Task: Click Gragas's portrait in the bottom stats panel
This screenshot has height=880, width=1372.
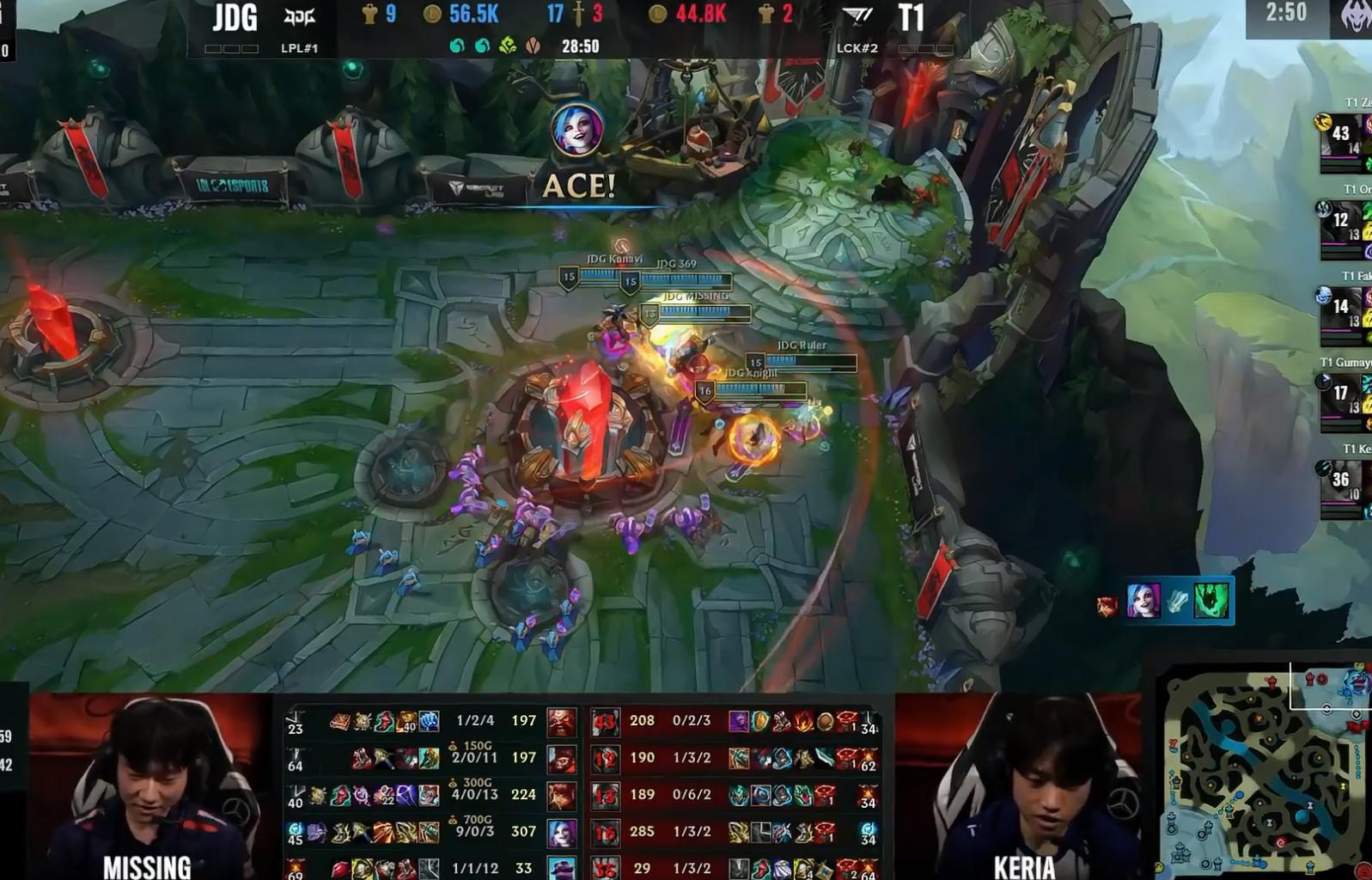Action: (562, 724)
